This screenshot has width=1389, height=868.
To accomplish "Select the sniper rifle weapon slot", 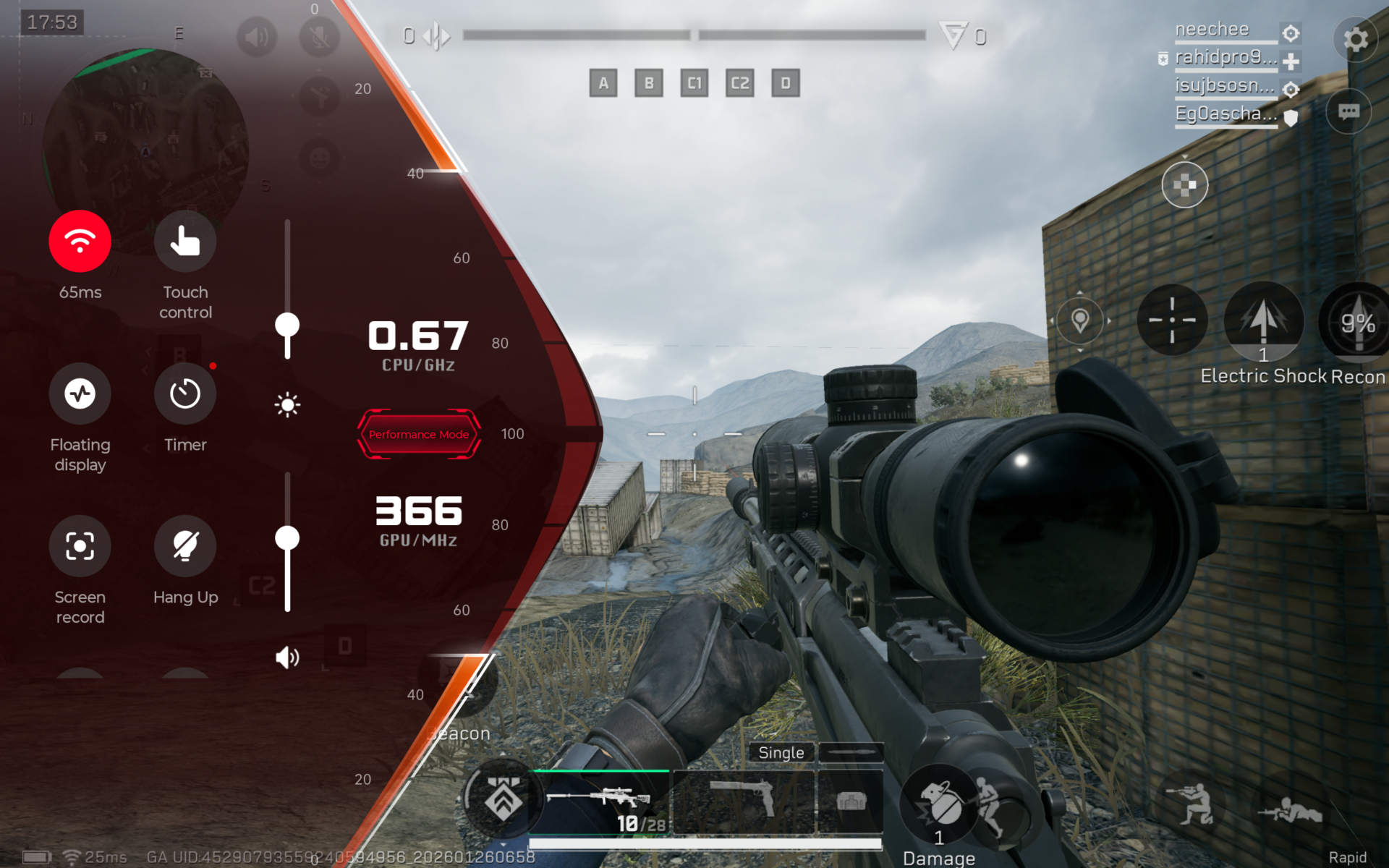I will [x=599, y=801].
